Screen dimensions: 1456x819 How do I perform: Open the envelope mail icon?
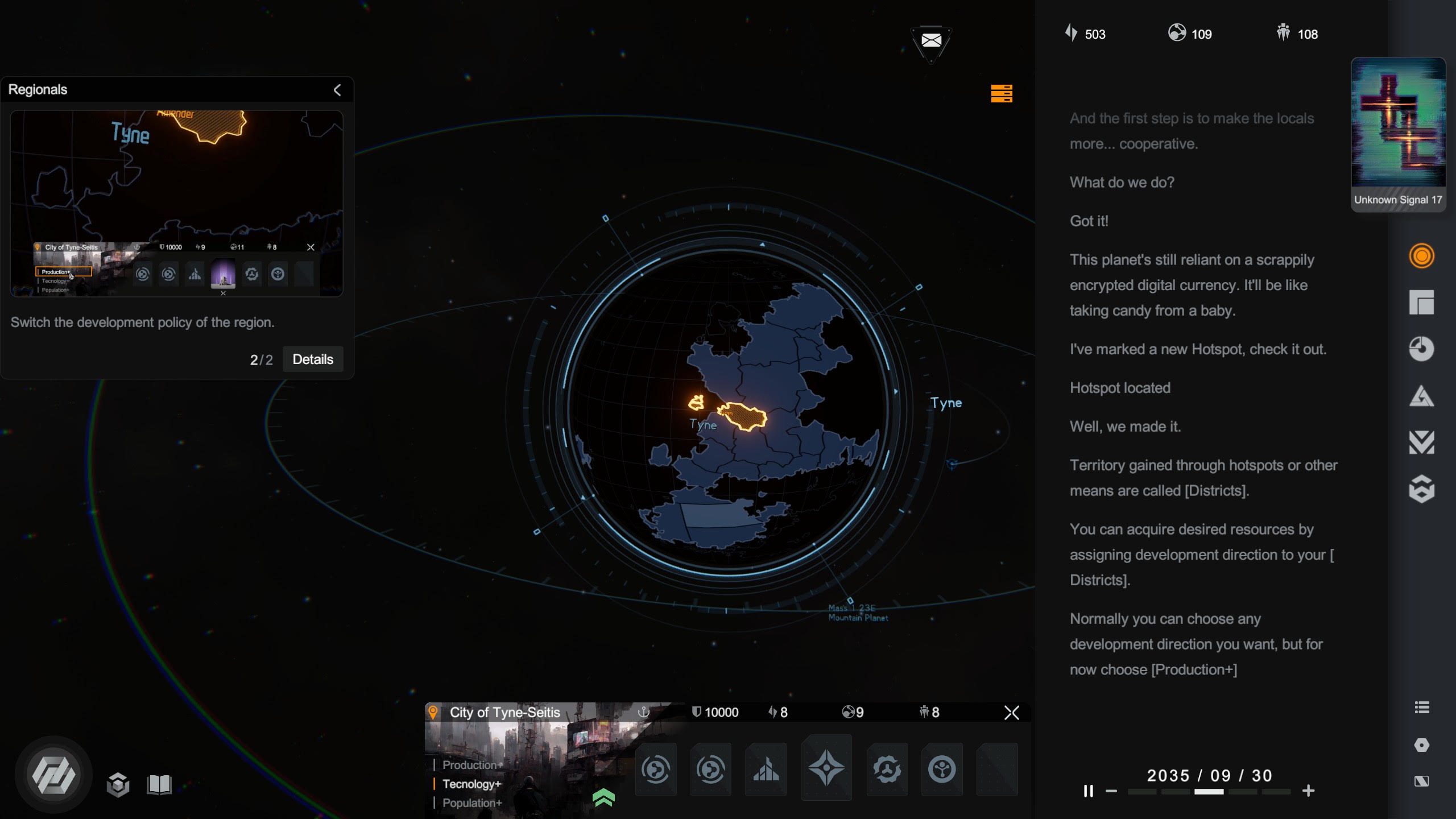931,40
